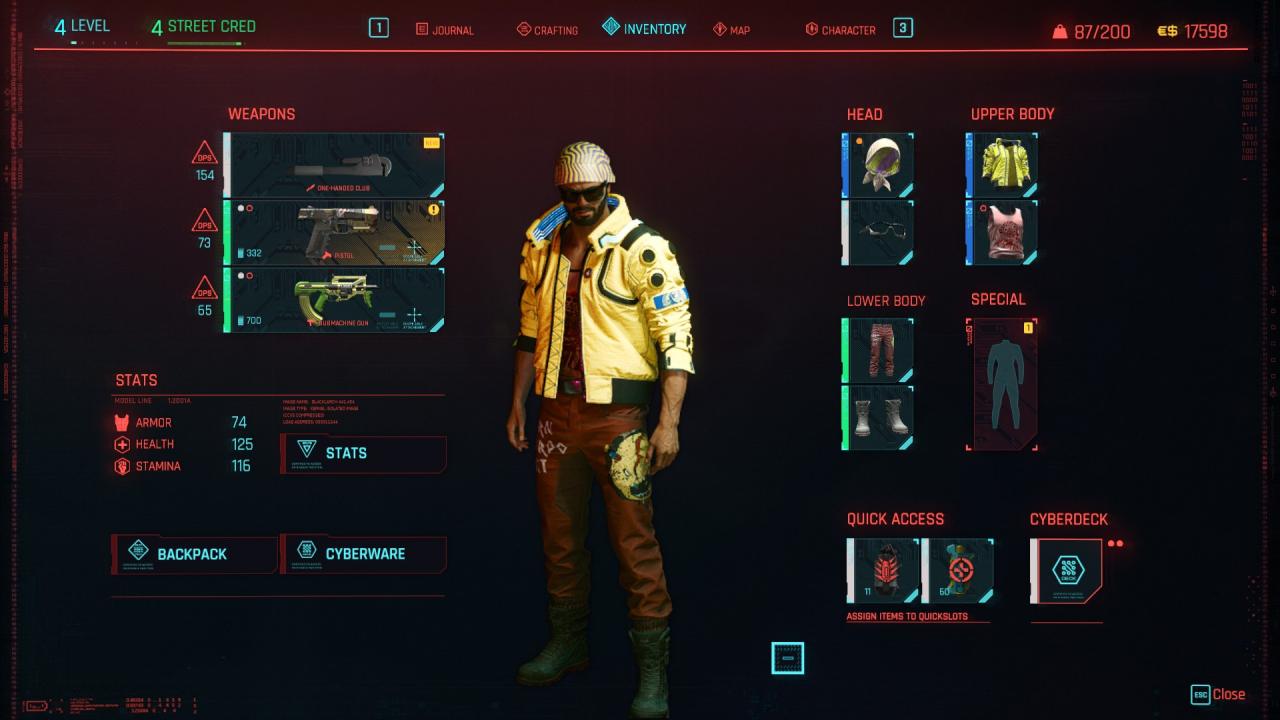Select the Cyberdeck slot
This screenshot has height=720, width=1280.
[x=1067, y=571]
